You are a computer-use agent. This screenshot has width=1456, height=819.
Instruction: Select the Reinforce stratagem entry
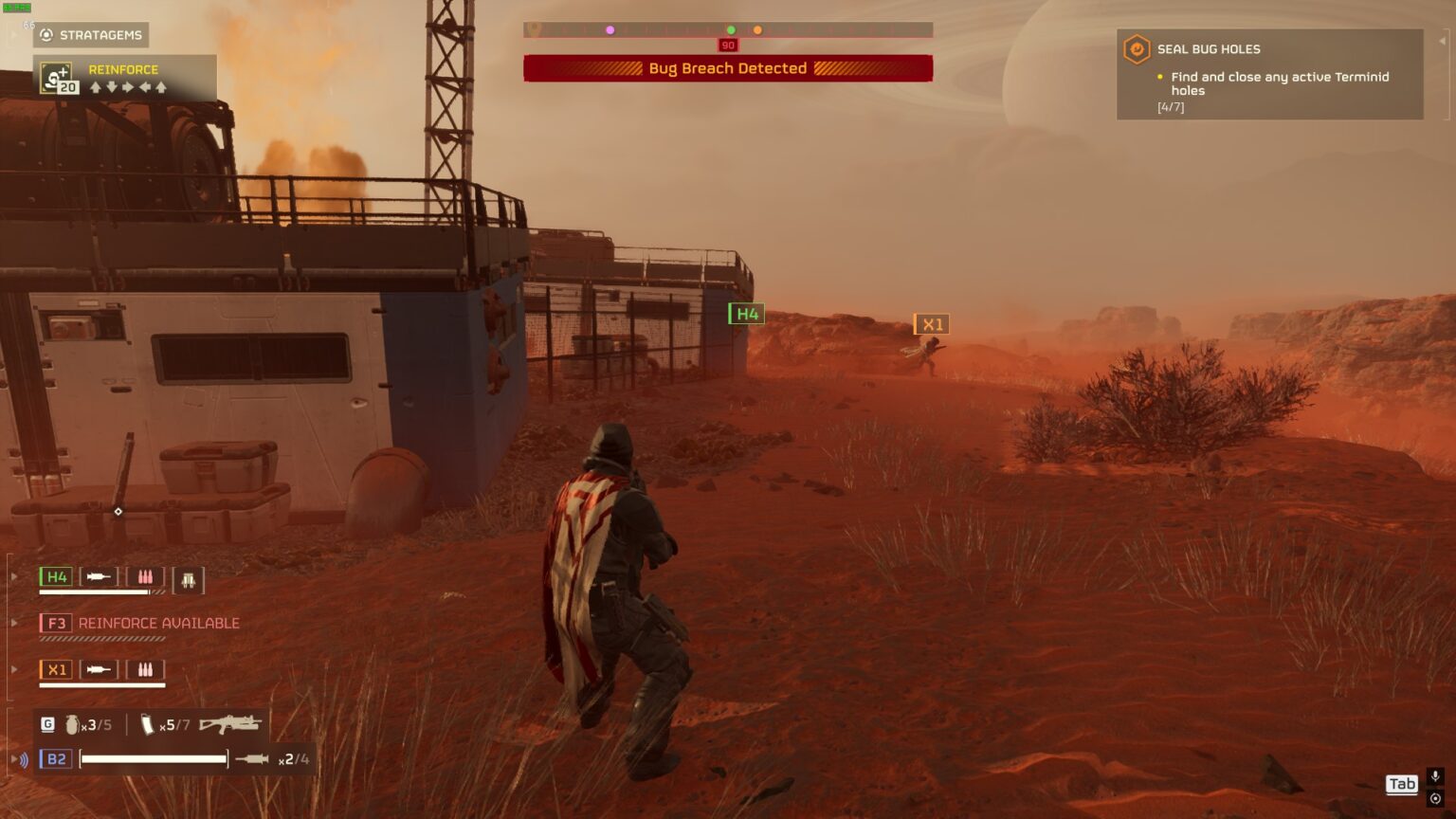pyautogui.click(x=125, y=78)
